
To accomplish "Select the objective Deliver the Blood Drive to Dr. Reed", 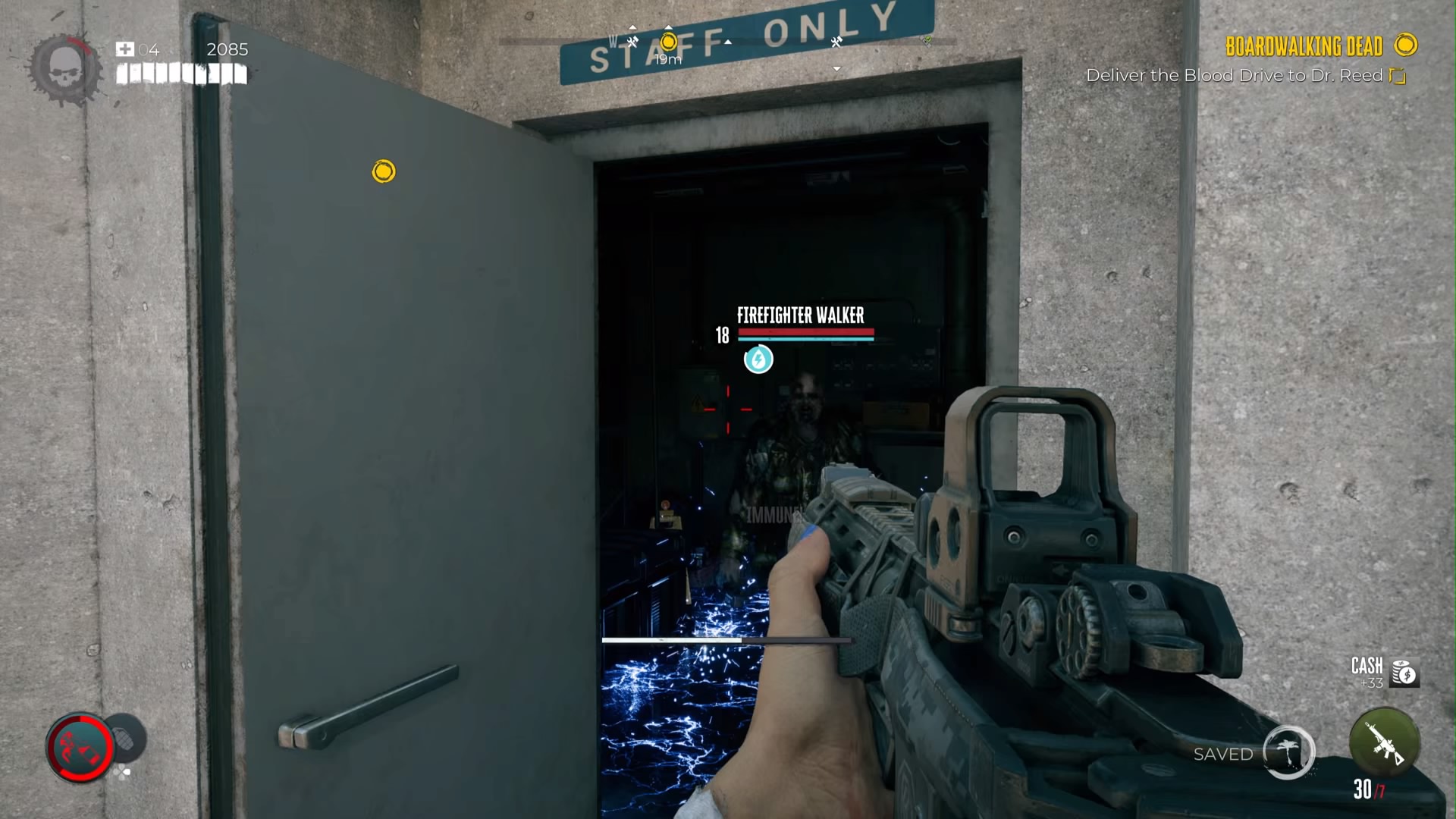I will point(1236,76).
